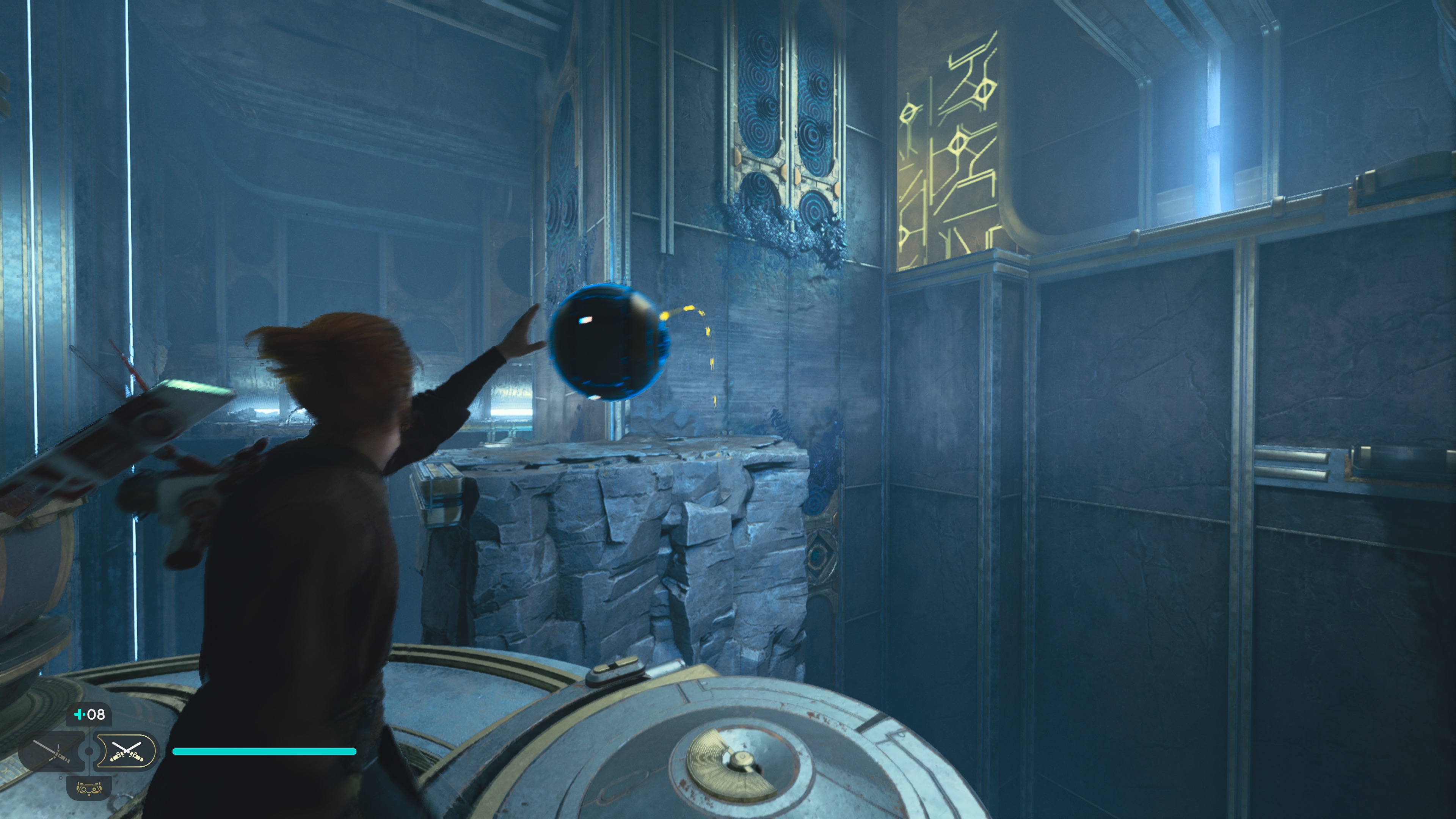Click the teal plus symbol beside 08
Viewport: 1456px width, 819px height.
[80, 714]
